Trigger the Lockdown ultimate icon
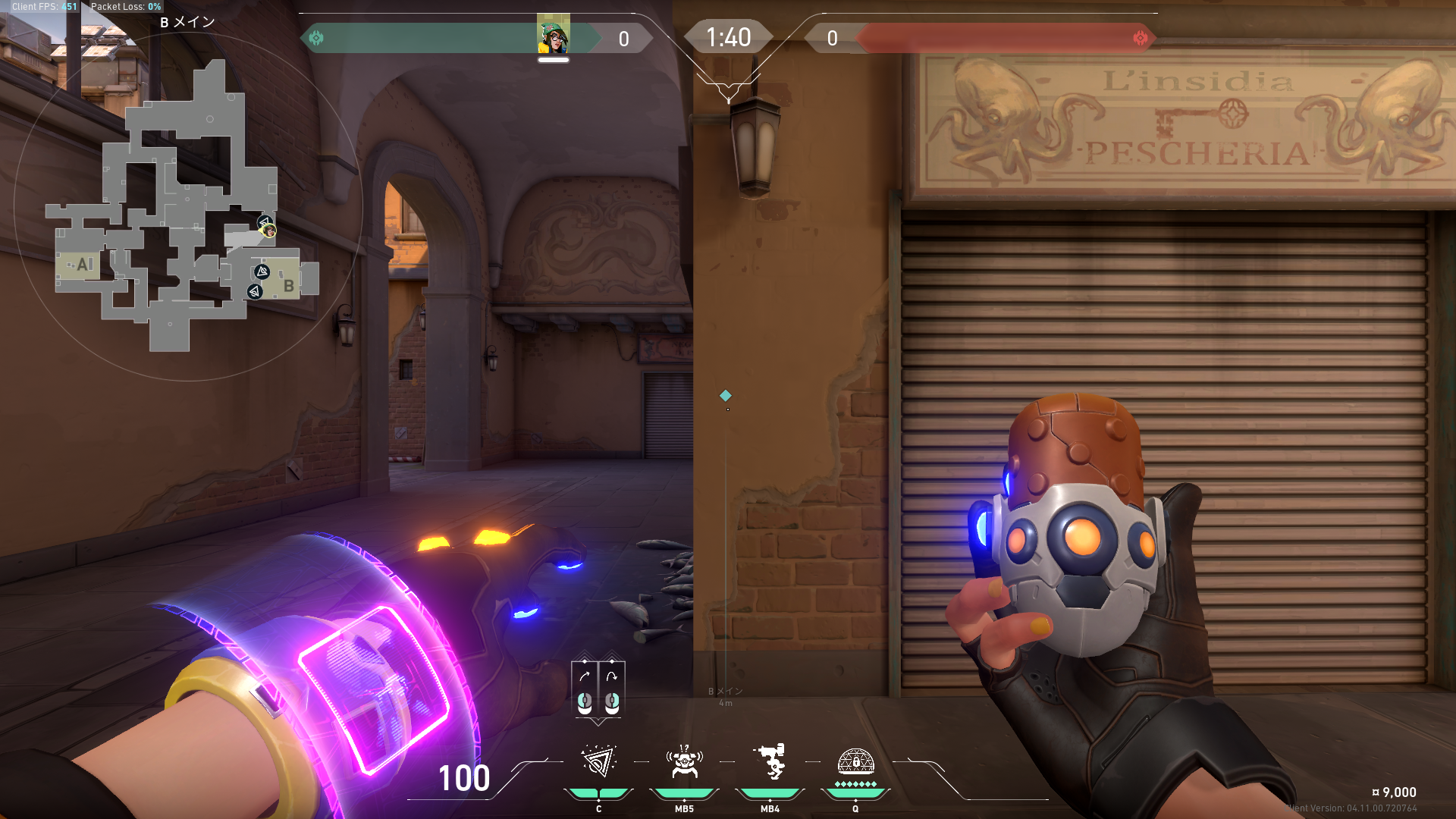This screenshot has height=819, width=1456. pos(855,762)
